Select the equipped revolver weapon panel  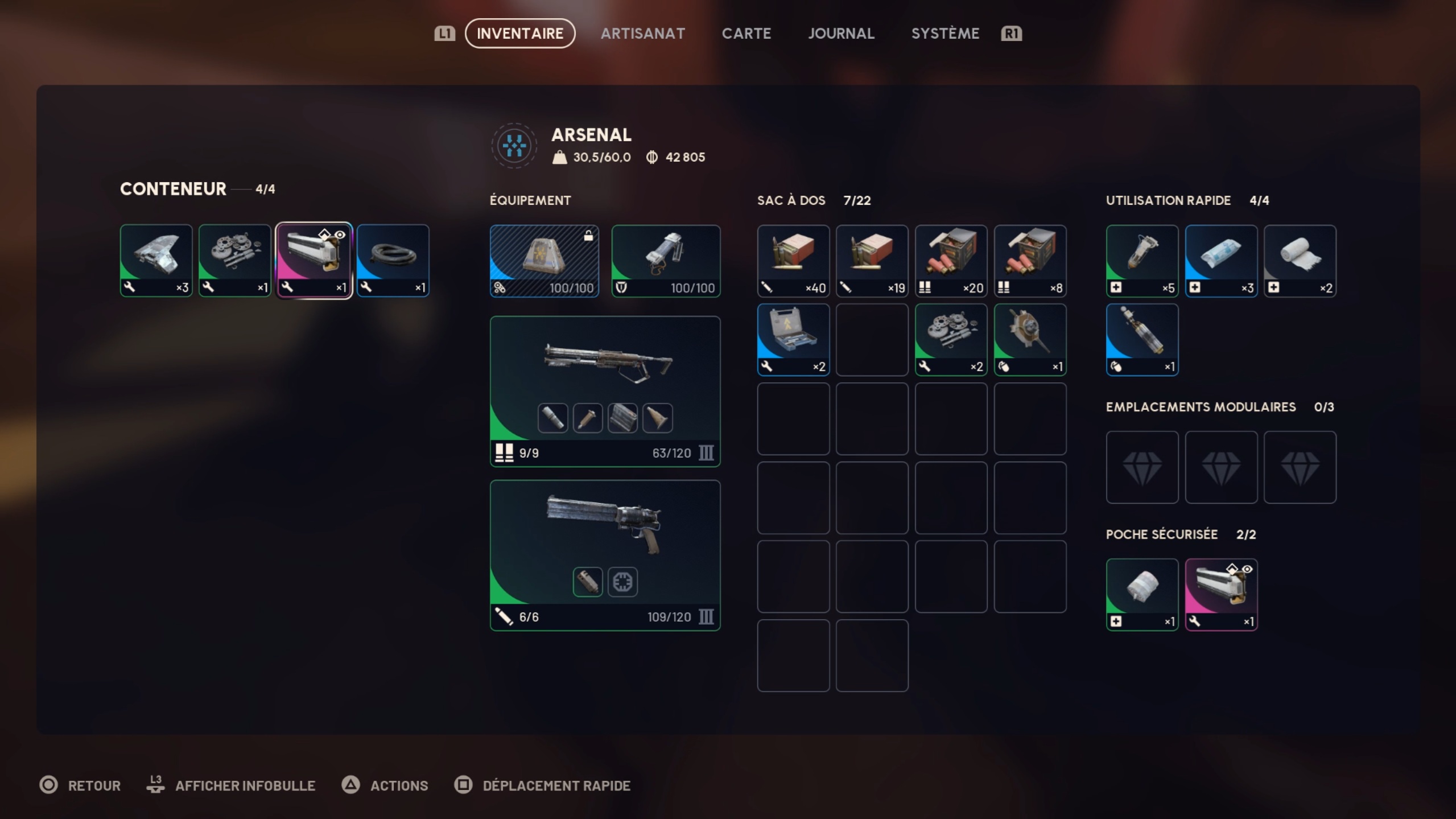pos(605,554)
